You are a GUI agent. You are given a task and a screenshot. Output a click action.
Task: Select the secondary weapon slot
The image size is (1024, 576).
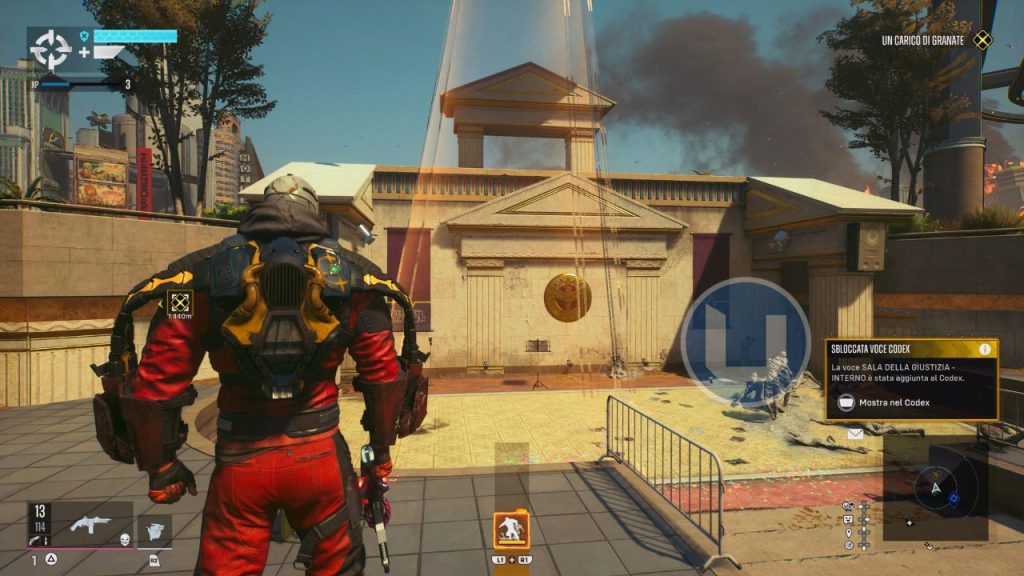pos(154,529)
